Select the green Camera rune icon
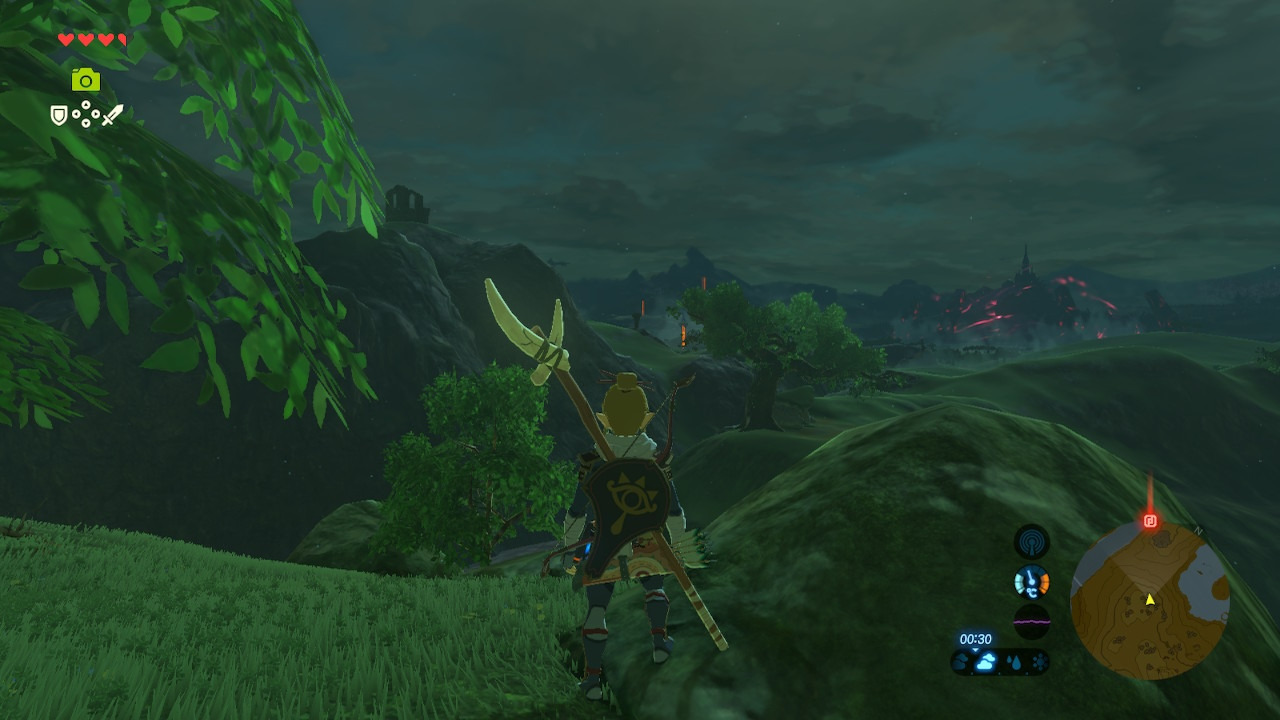 (86, 80)
